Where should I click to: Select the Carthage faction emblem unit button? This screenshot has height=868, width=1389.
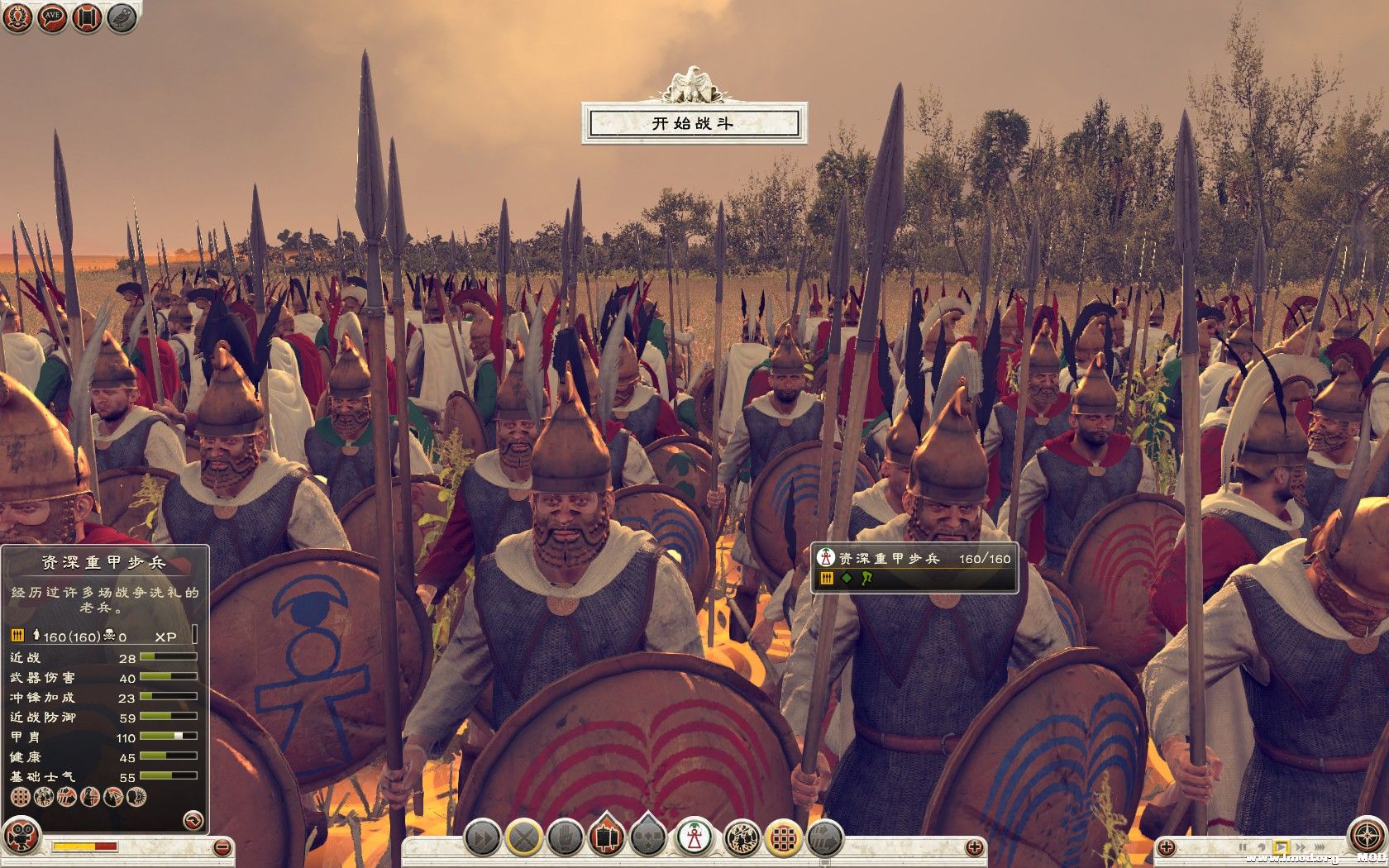[x=695, y=838]
